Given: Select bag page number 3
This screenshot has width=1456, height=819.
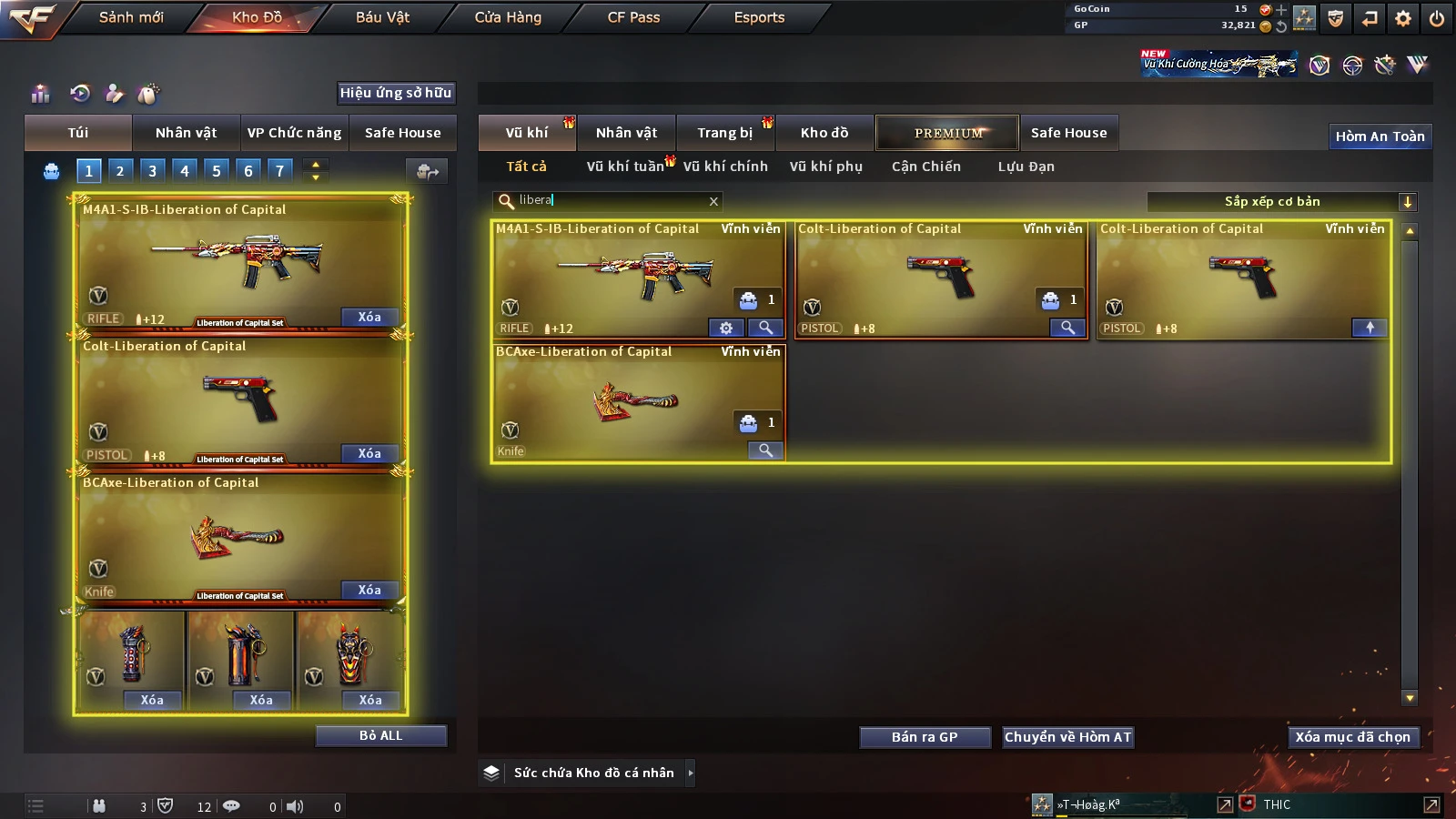Looking at the screenshot, I should point(152,170).
